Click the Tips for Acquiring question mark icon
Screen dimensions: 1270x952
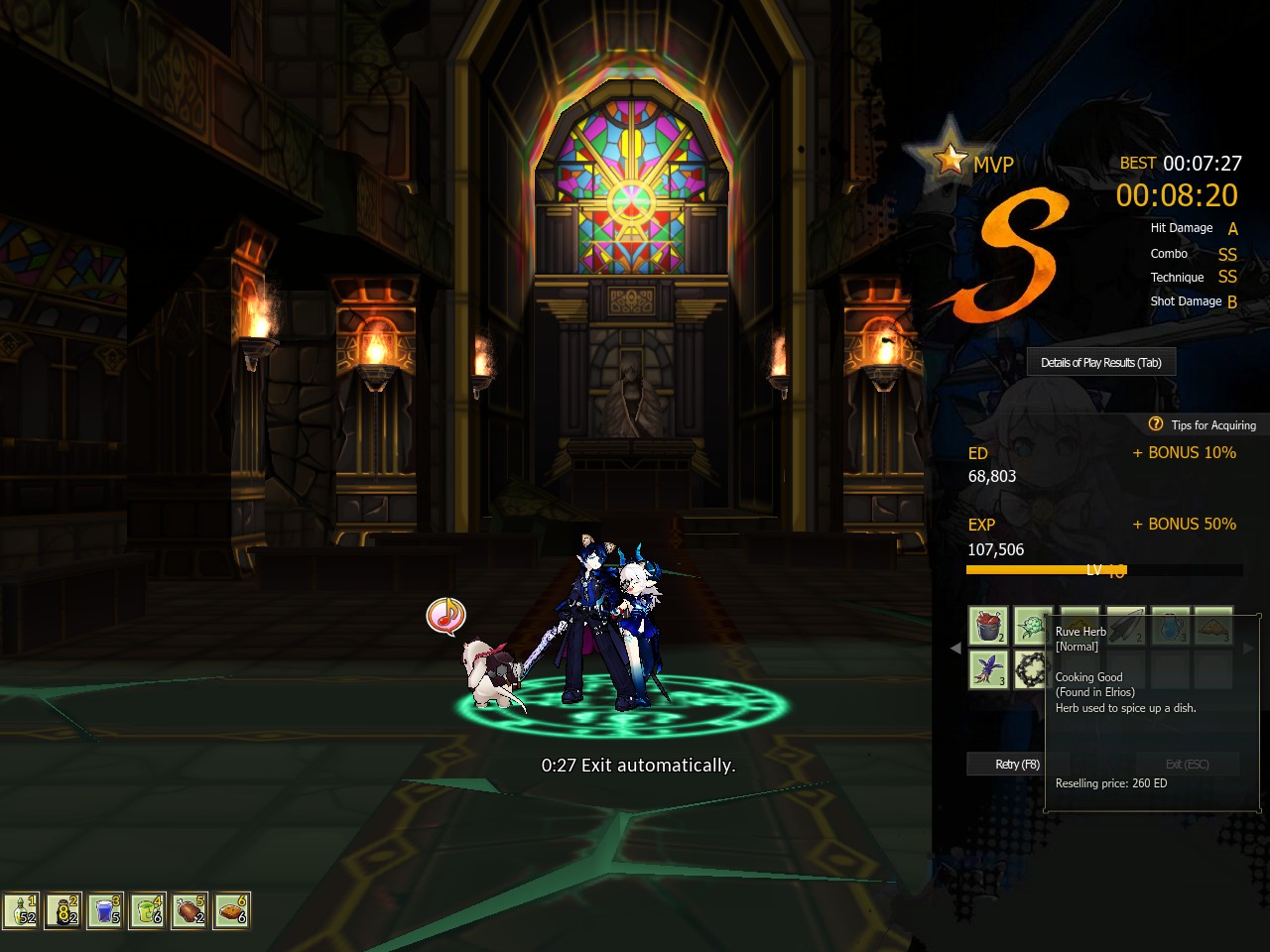[1156, 424]
